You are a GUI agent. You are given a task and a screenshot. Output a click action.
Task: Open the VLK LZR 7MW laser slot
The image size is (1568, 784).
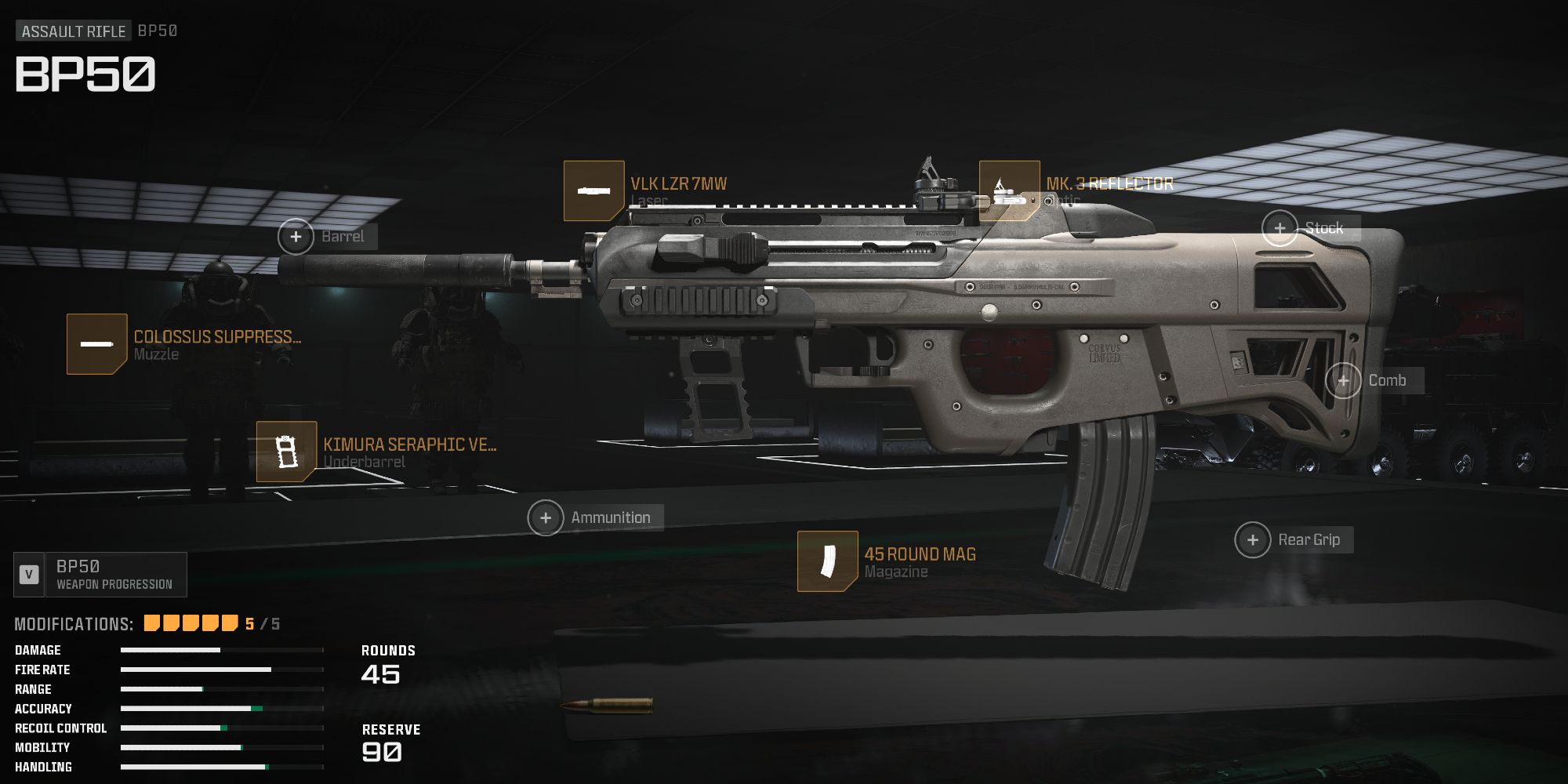point(594,191)
